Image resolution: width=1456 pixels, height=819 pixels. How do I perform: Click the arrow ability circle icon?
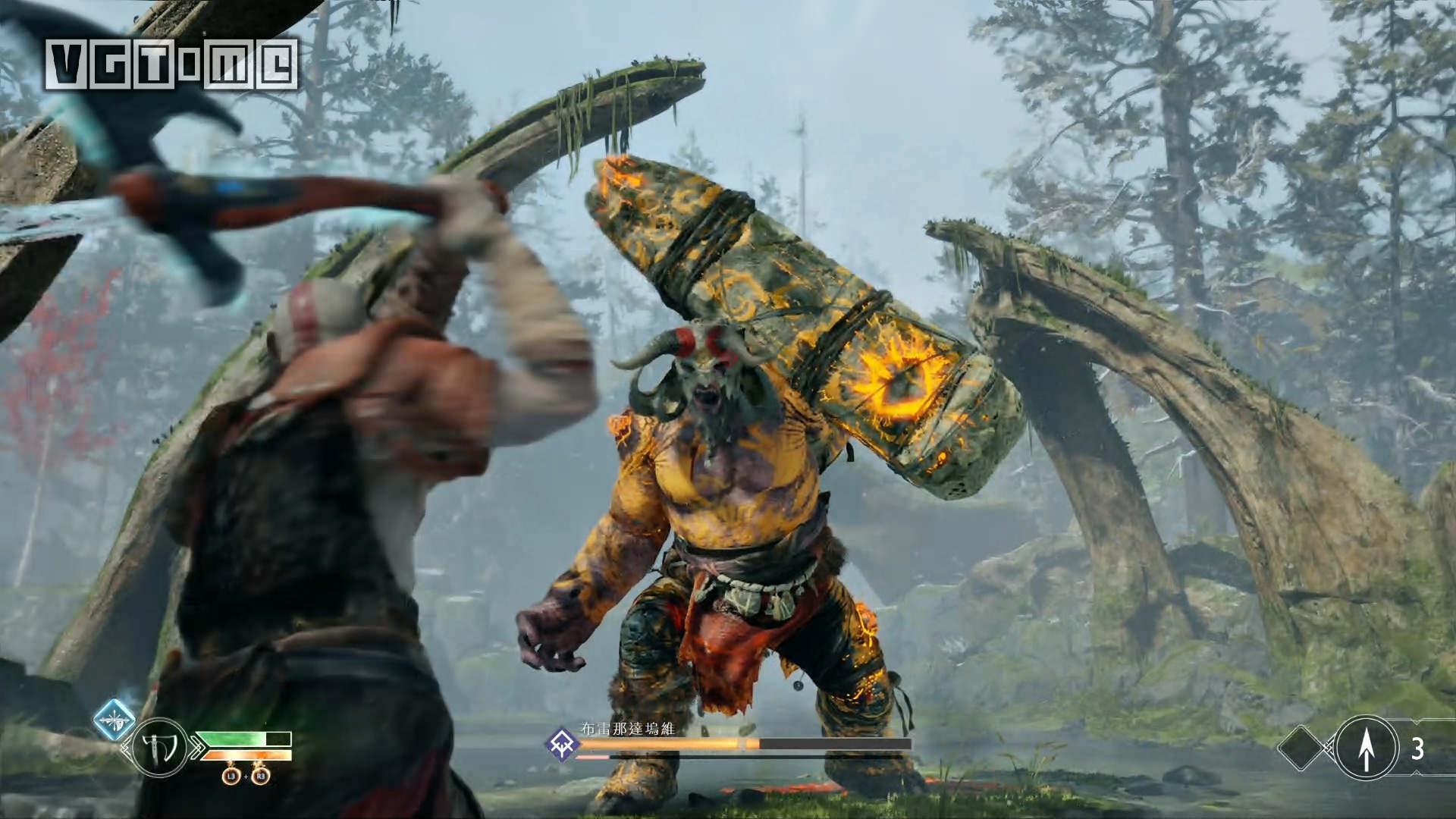coord(1366,748)
